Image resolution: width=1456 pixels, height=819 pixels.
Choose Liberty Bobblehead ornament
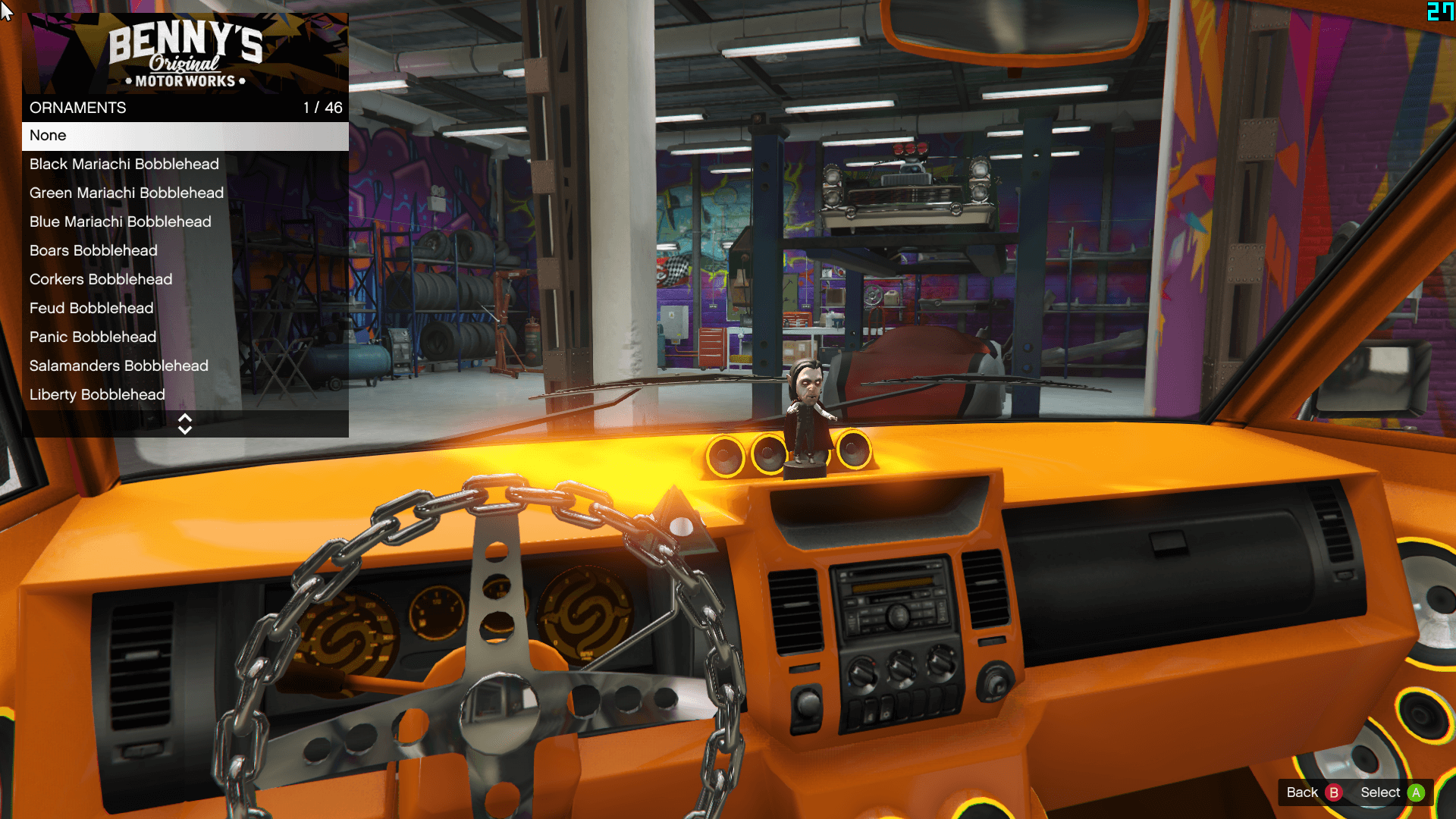click(185, 395)
